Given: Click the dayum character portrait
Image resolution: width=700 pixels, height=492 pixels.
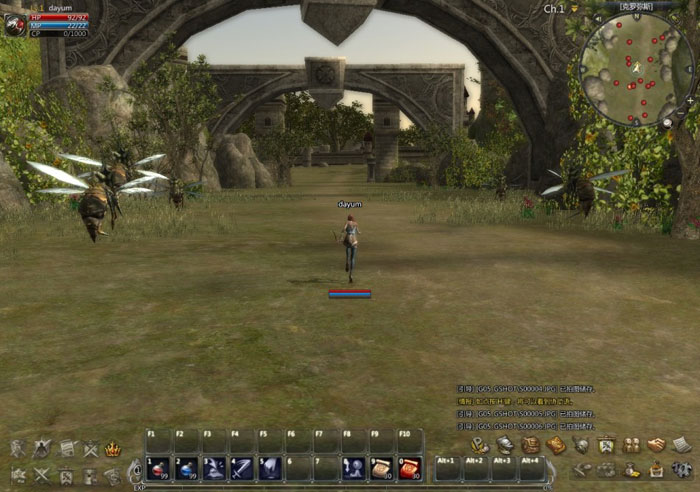Looking at the screenshot, I should click(14, 26).
